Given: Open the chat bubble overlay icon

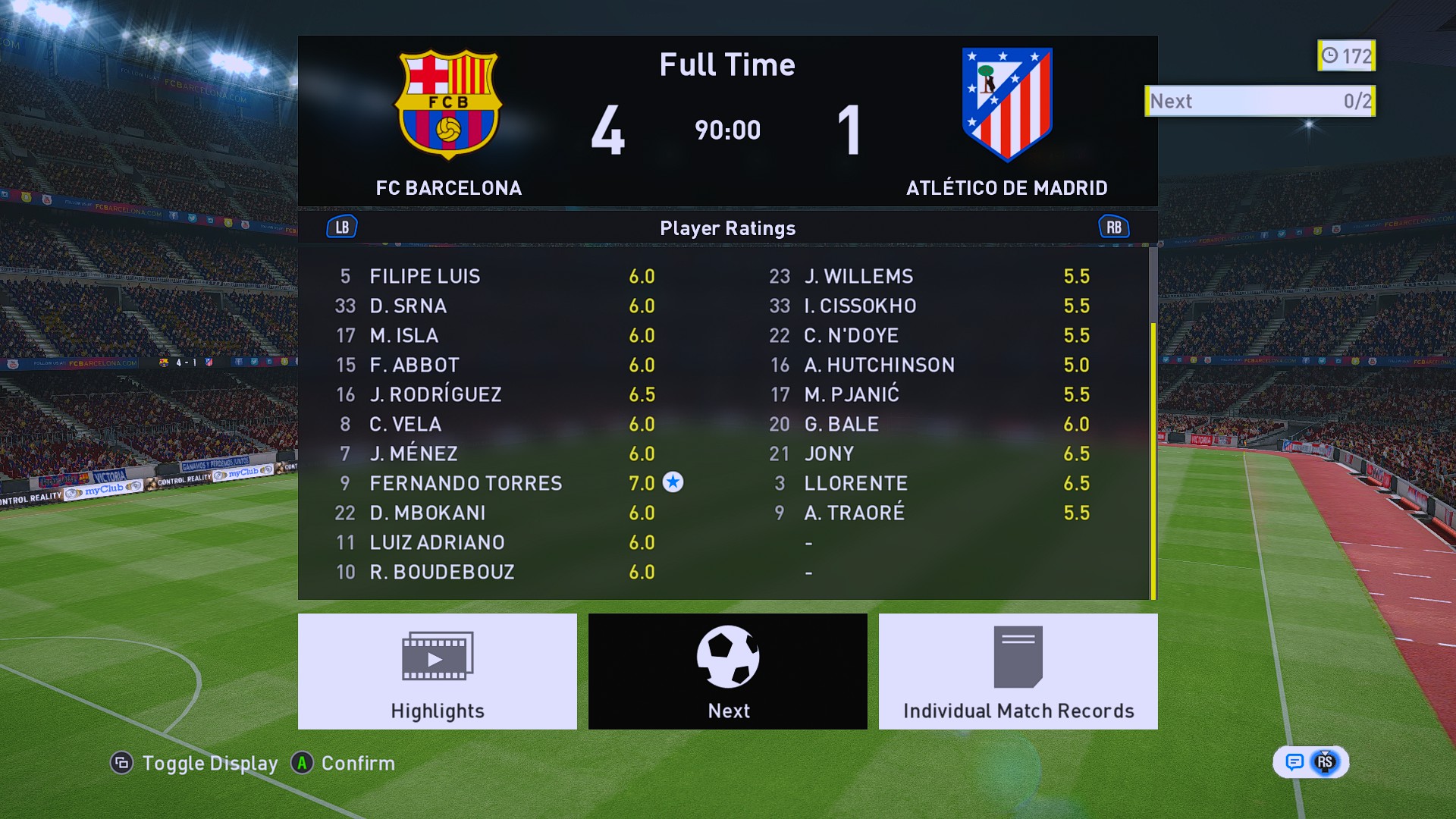Looking at the screenshot, I should click(x=1294, y=762).
